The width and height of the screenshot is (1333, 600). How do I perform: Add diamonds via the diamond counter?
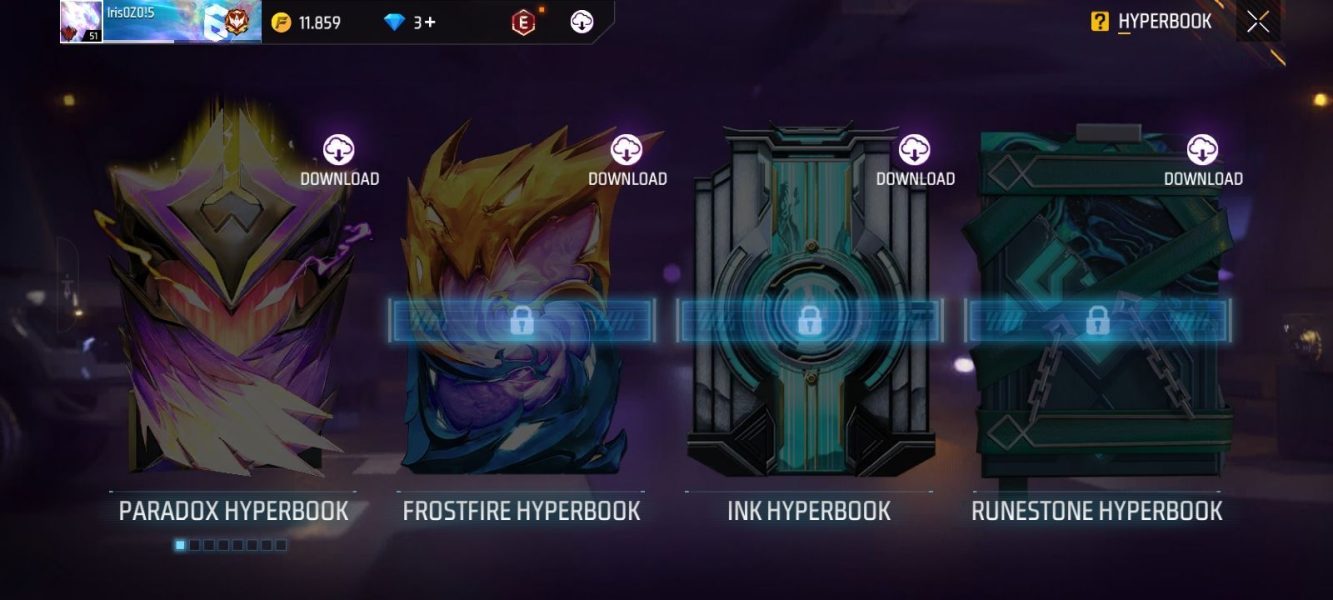click(410, 22)
